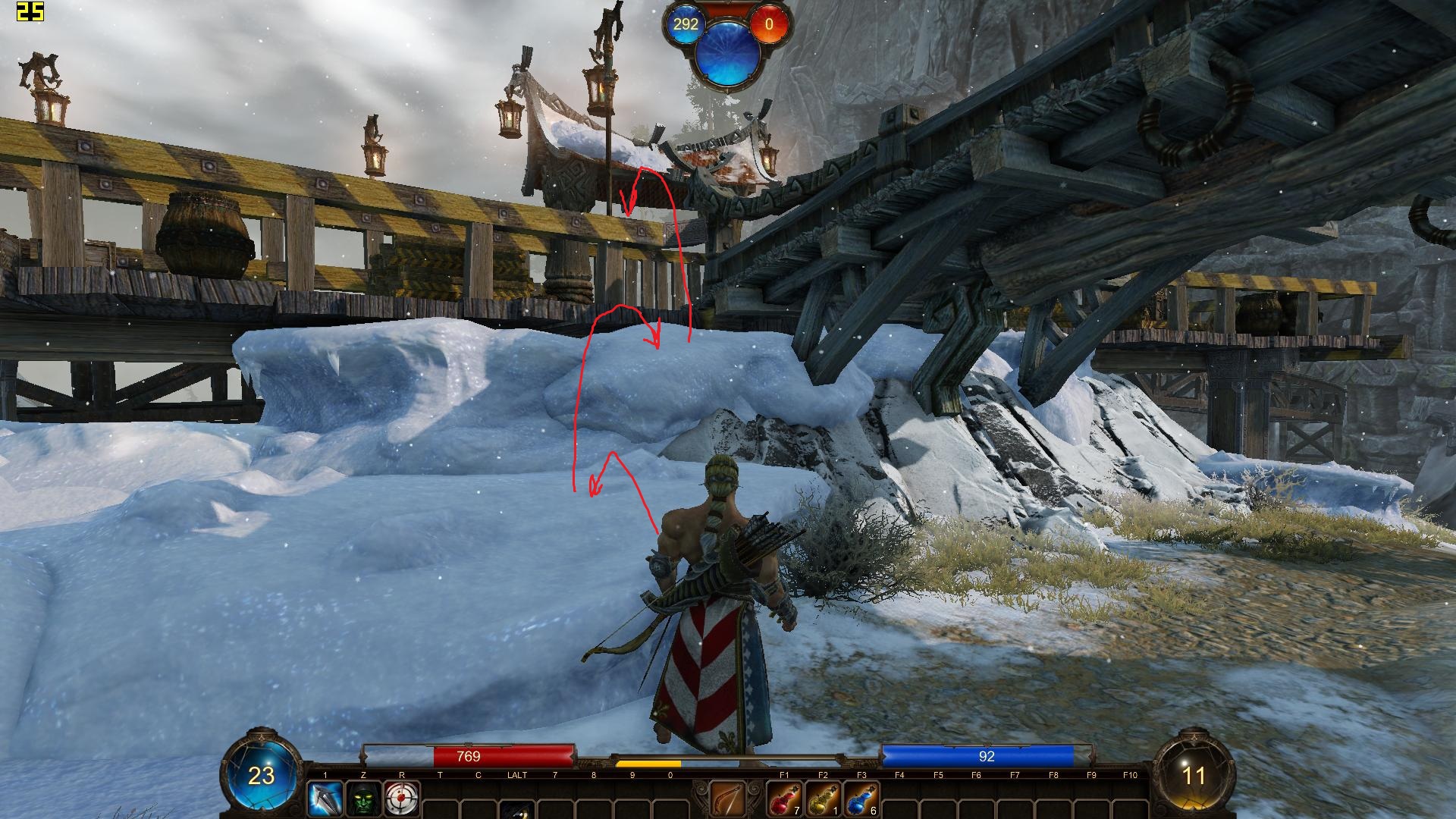Activate the red crosshair target skill
The image size is (1456, 819).
click(402, 799)
